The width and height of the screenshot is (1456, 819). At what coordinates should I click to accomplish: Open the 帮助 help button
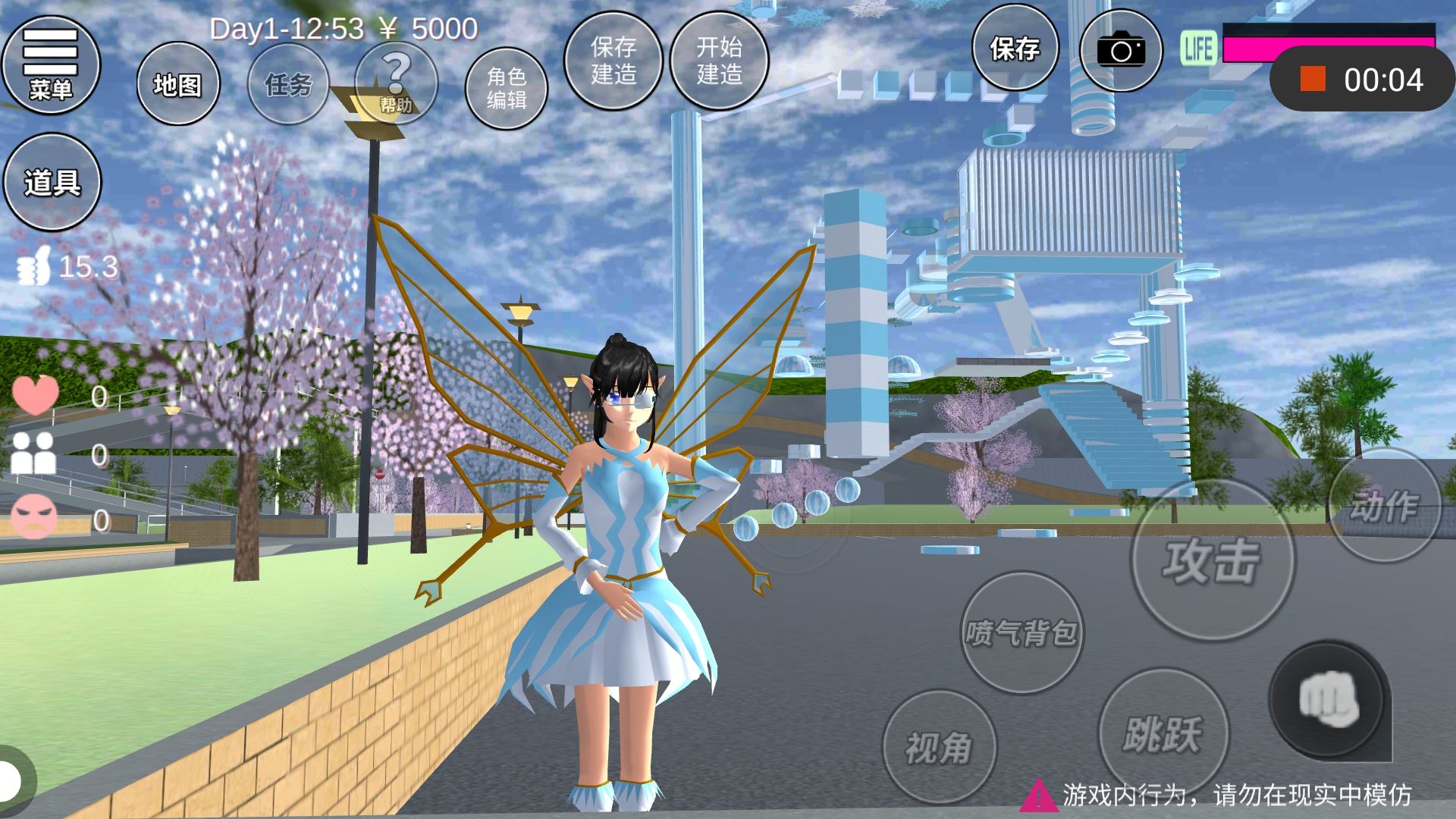(x=396, y=83)
